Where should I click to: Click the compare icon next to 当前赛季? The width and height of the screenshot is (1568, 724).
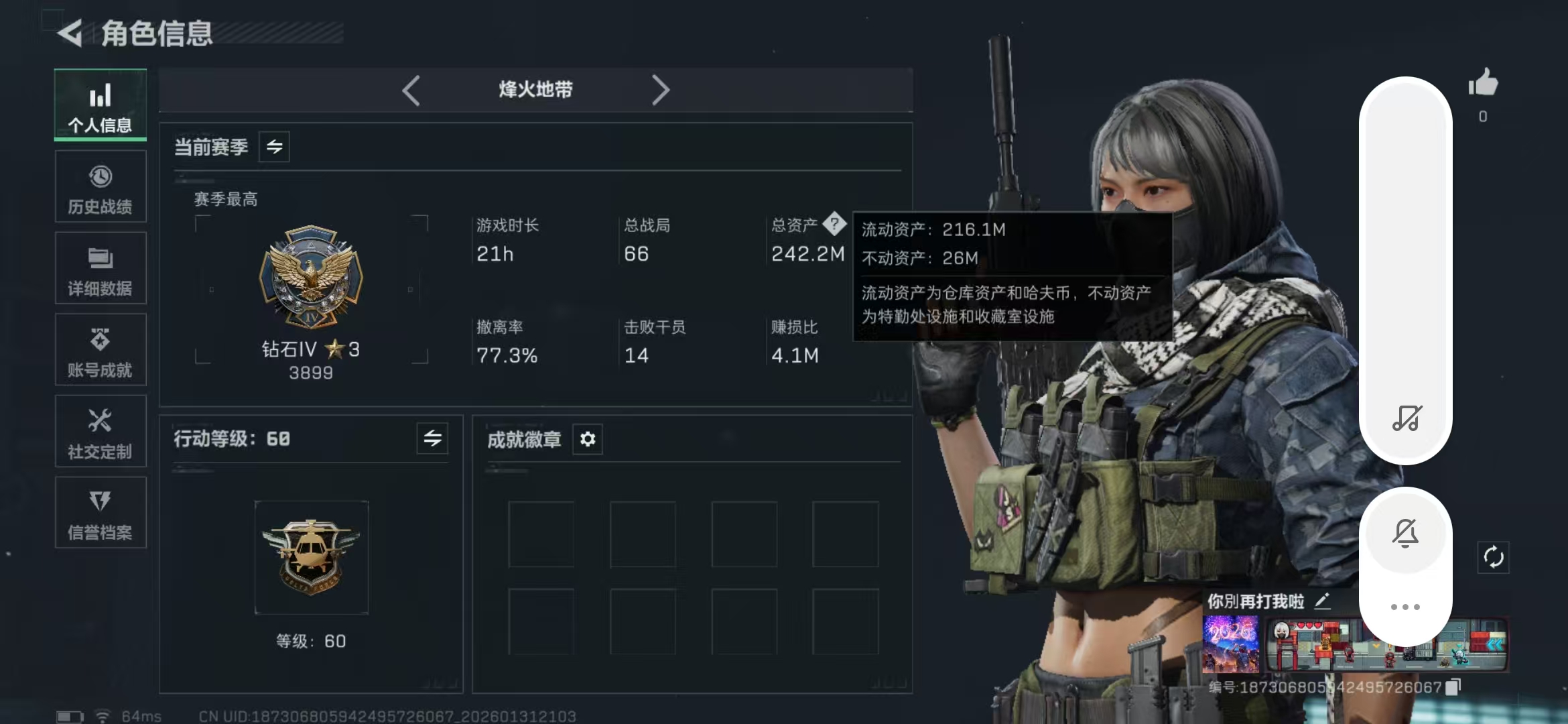click(275, 147)
